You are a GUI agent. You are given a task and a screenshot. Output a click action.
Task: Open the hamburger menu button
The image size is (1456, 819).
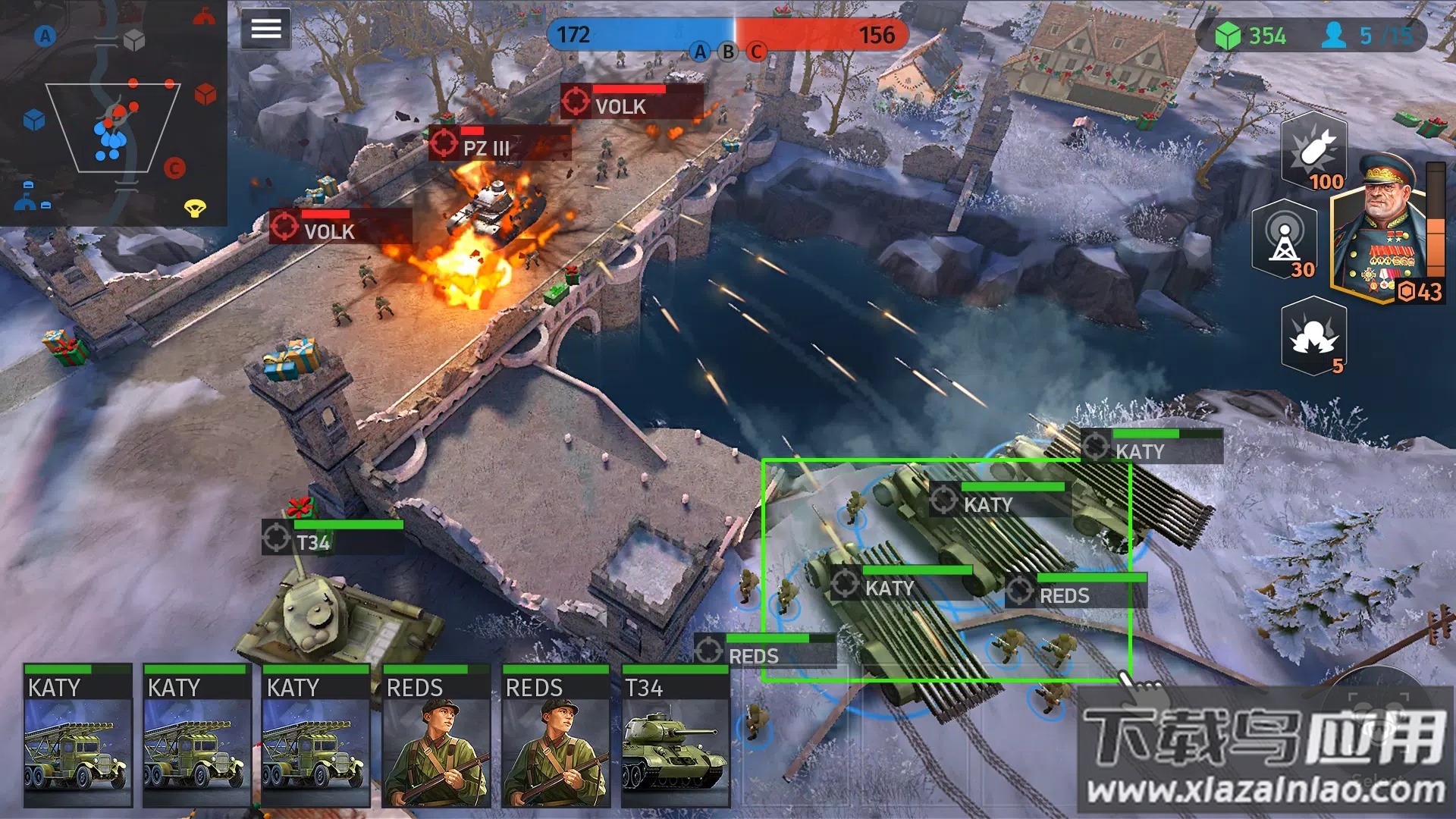pos(265,29)
